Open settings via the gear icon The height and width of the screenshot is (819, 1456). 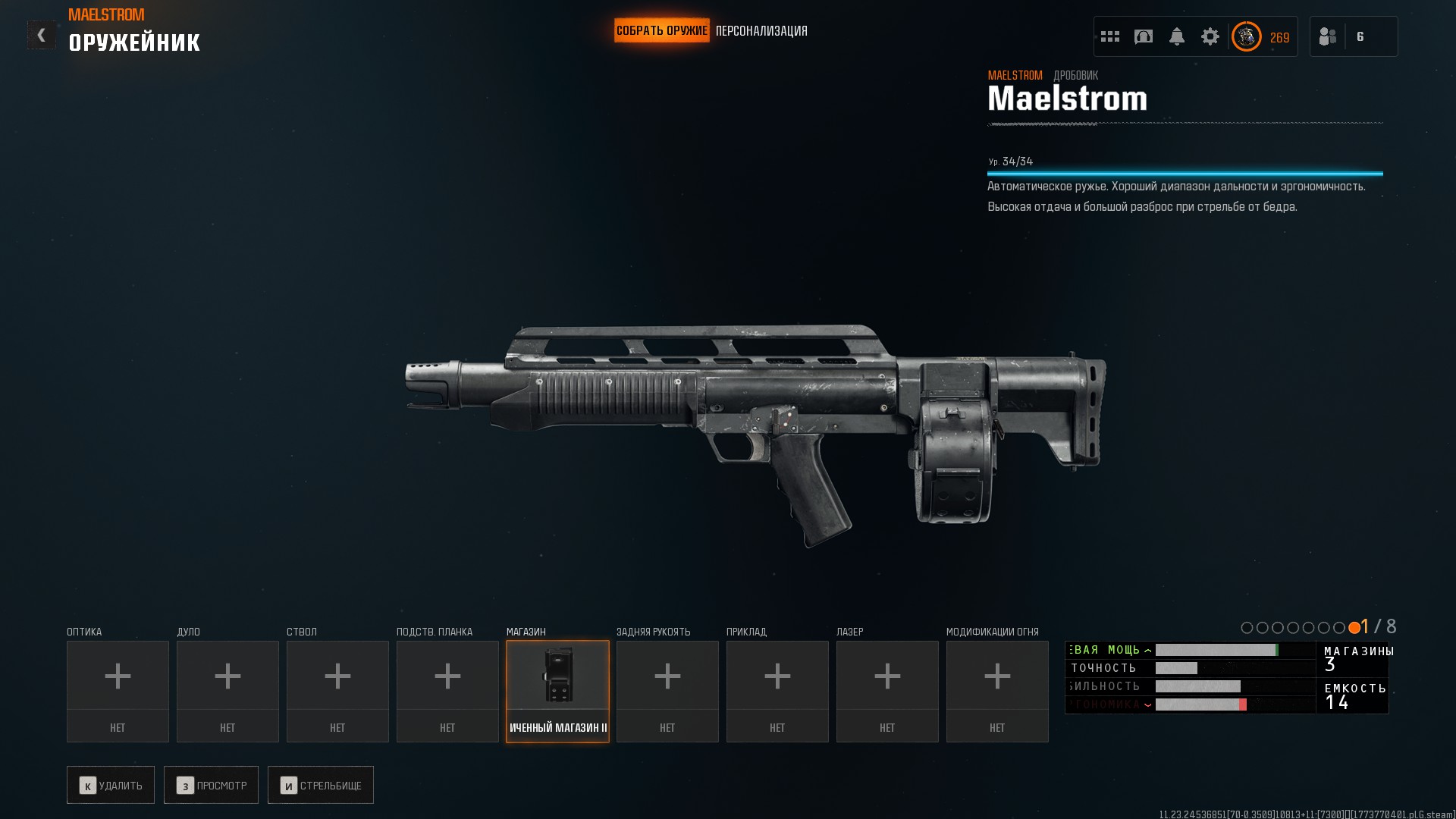[1210, 36]
